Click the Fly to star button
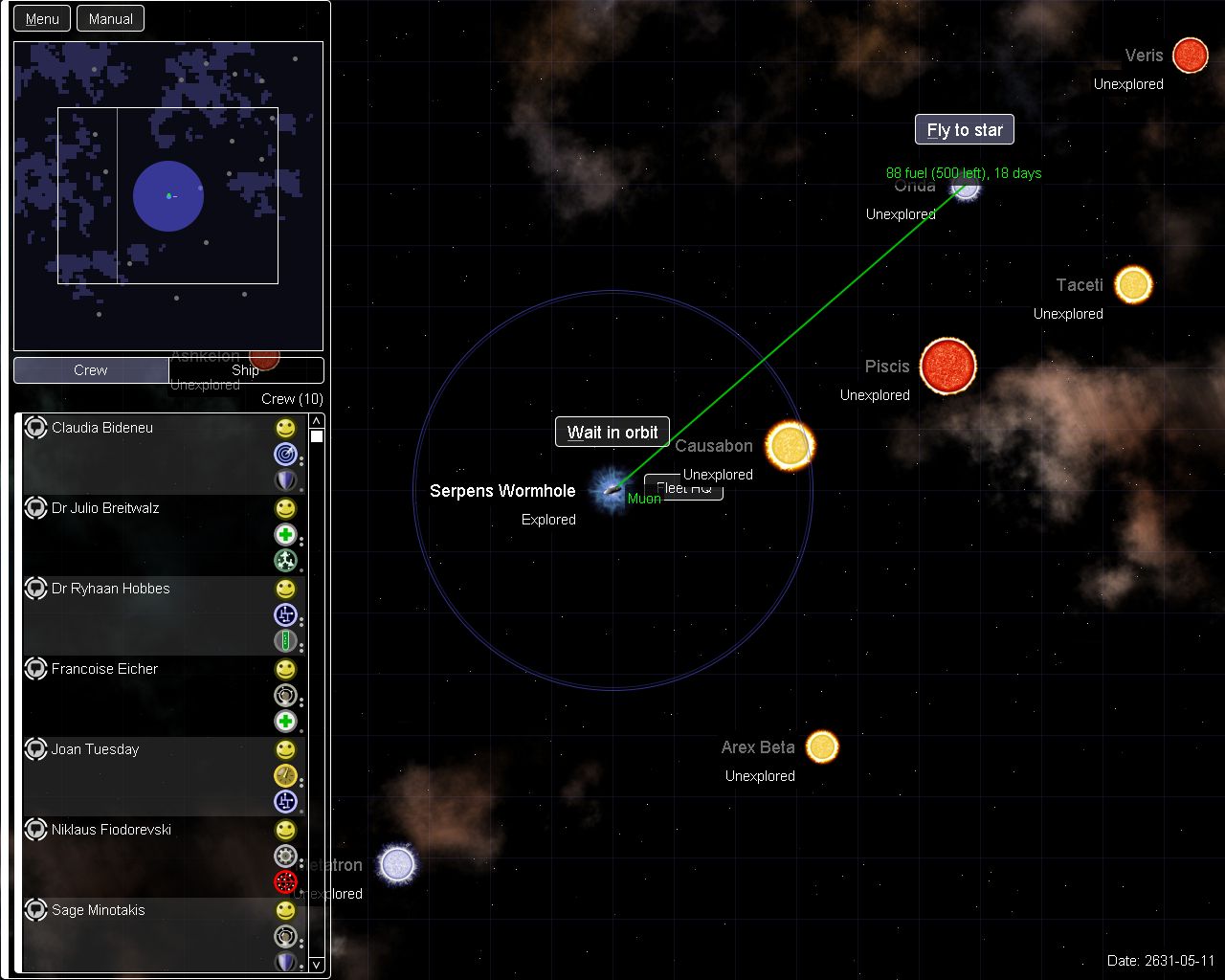1225x980 pixels. (x=964, y=129)
